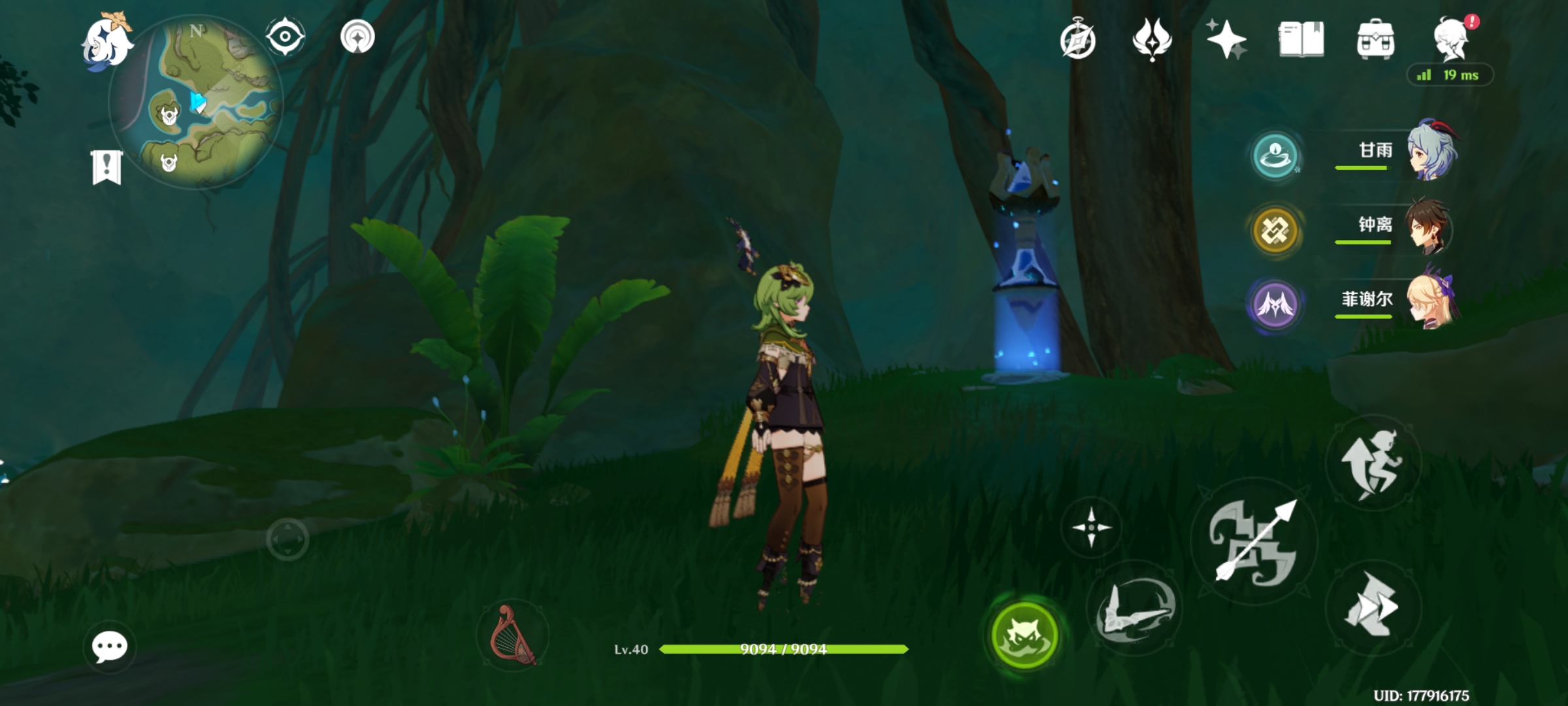Open the chat speech bubble

(x=110, y=647)
